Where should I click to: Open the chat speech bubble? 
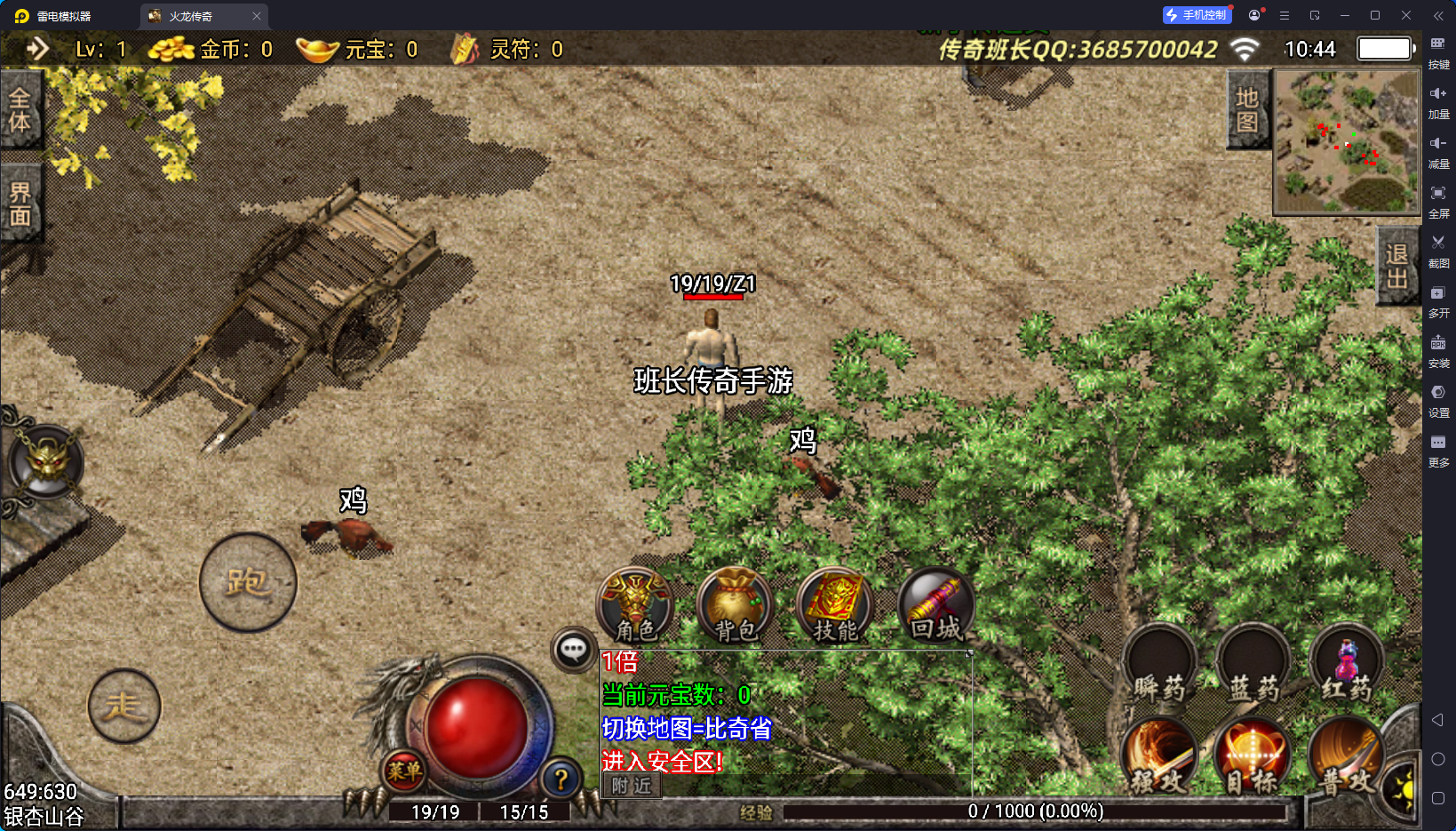[573, 650]
